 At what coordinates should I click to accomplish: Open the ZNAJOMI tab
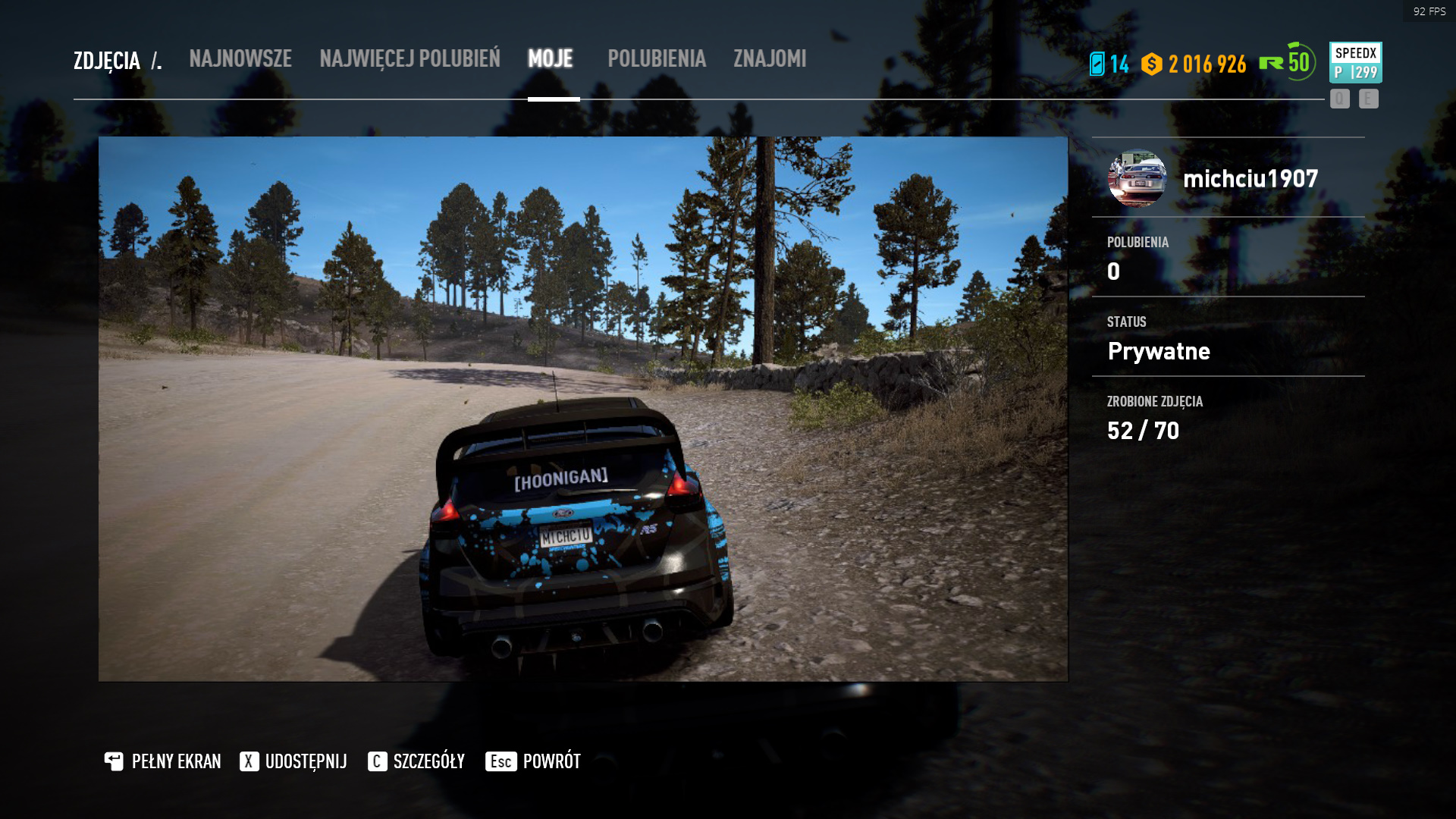tap(768, 59)
